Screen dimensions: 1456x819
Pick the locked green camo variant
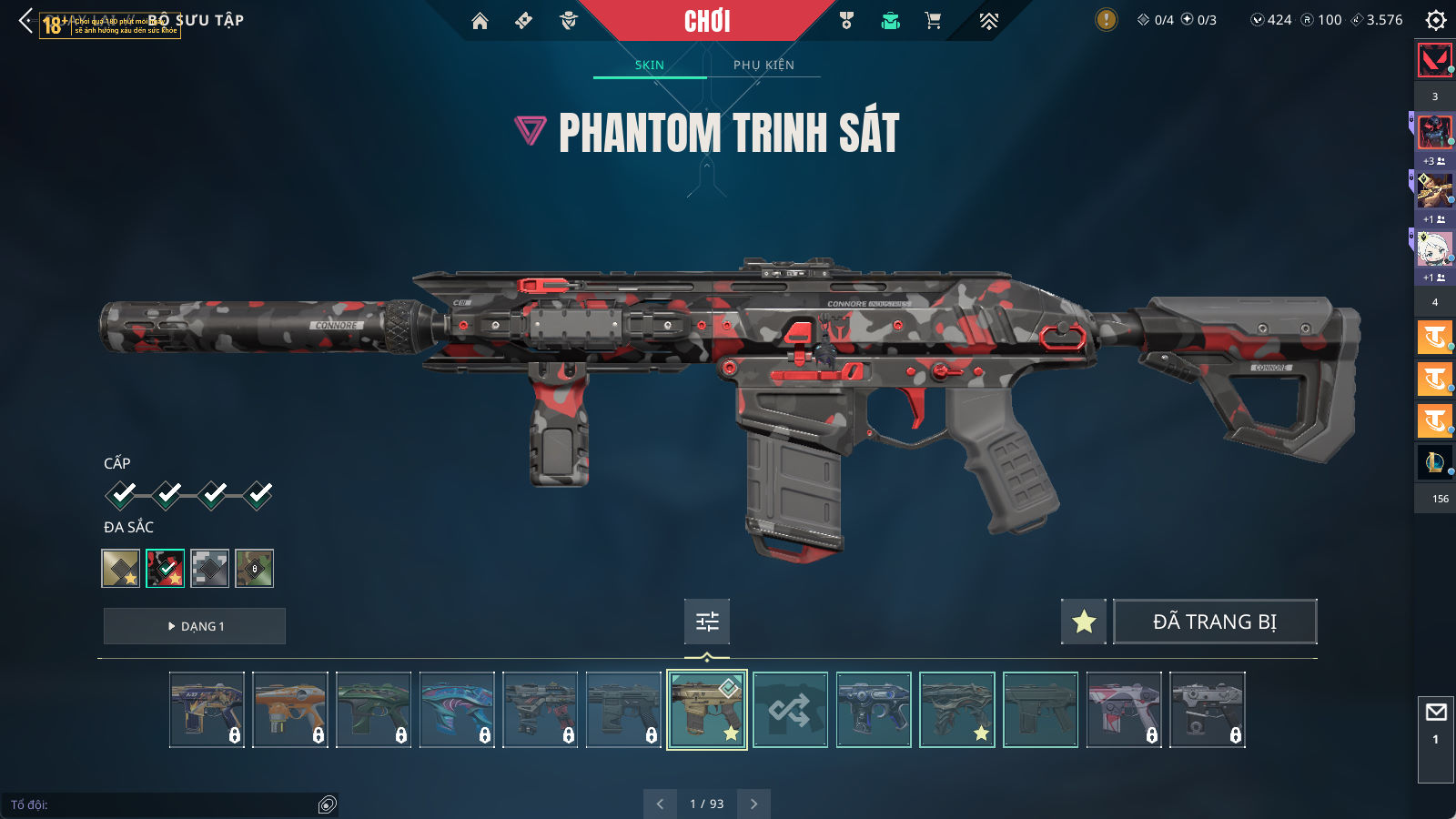tap(254, 569)
